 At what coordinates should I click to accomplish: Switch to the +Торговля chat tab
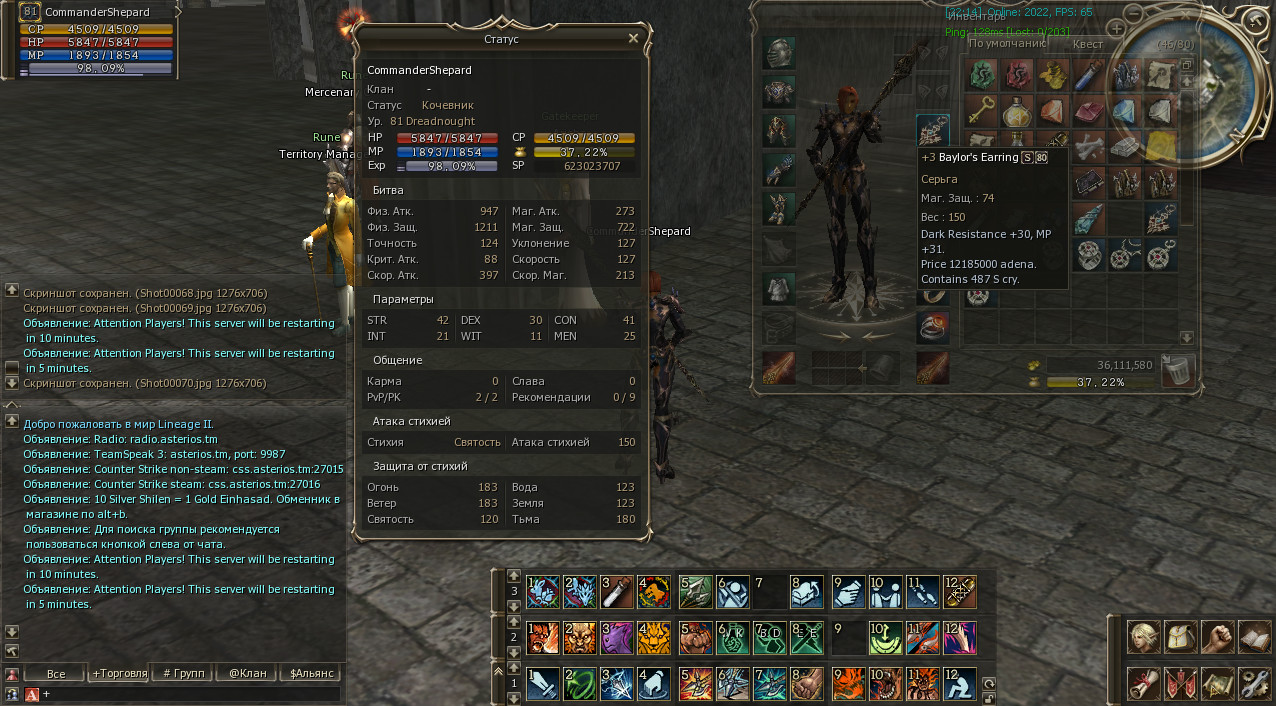coord(119,673)
